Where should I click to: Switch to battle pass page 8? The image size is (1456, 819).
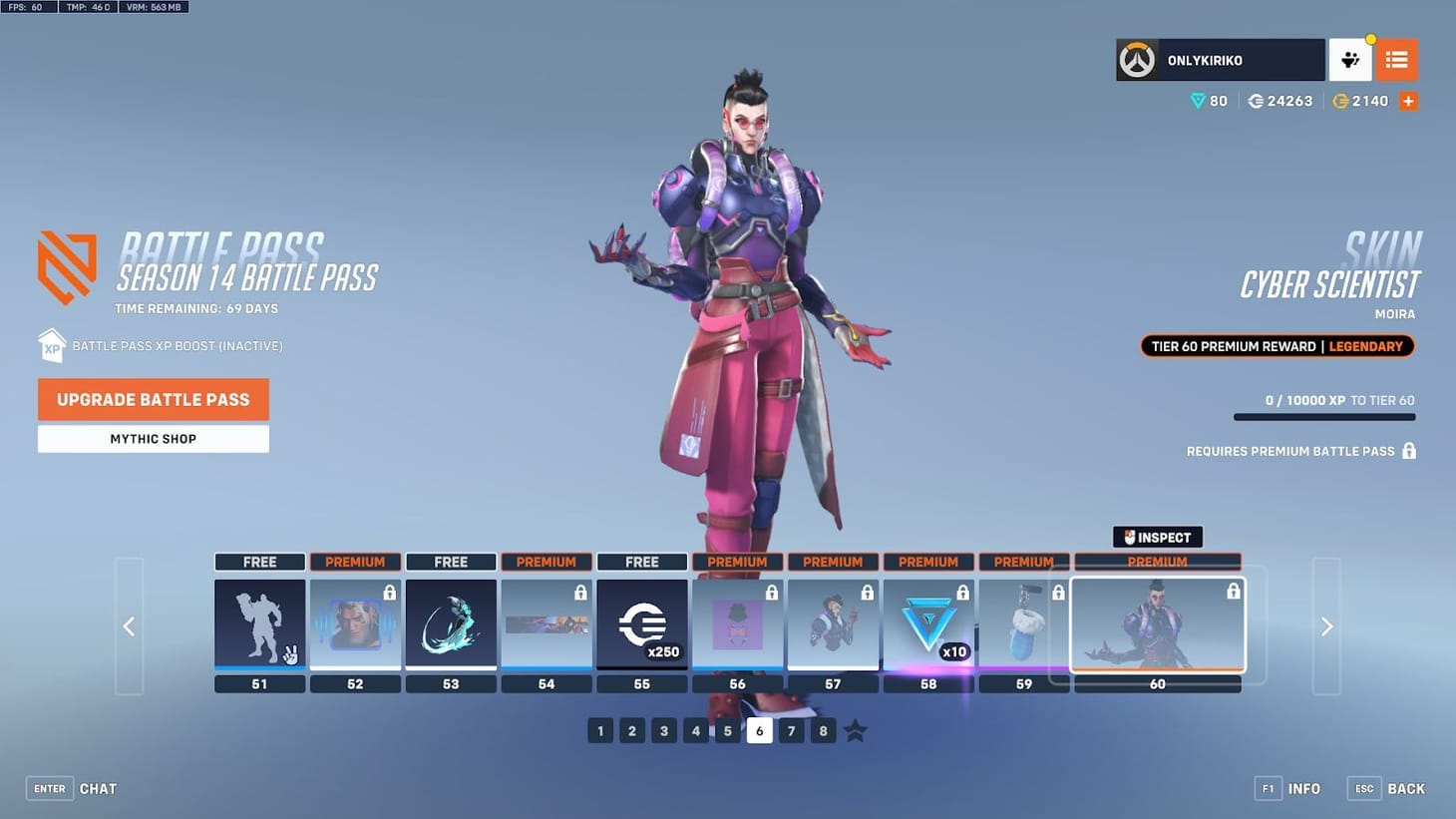point(823,730)
